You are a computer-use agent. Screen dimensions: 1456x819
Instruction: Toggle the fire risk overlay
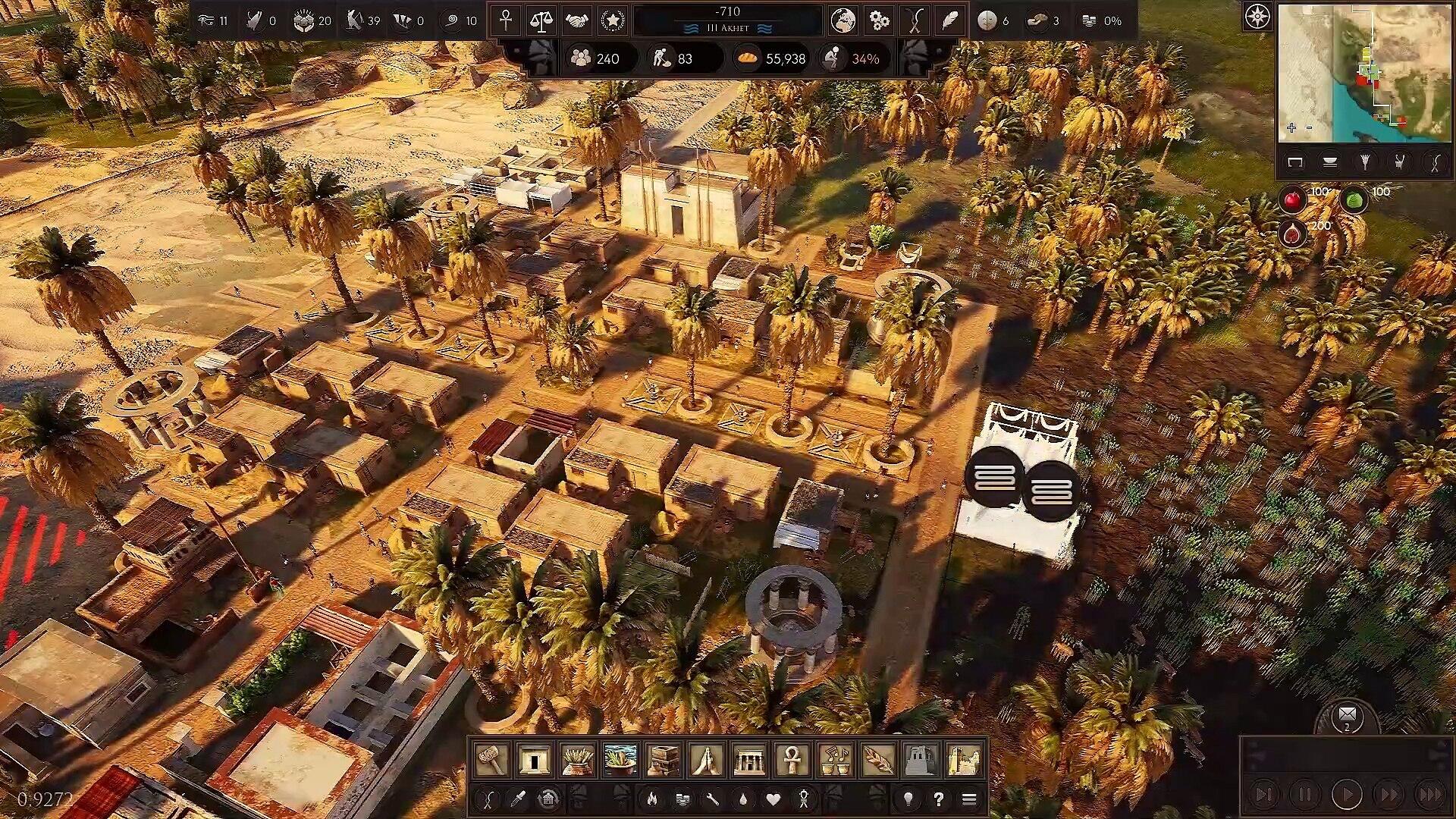pyautogui.click(x=651, y=799)
